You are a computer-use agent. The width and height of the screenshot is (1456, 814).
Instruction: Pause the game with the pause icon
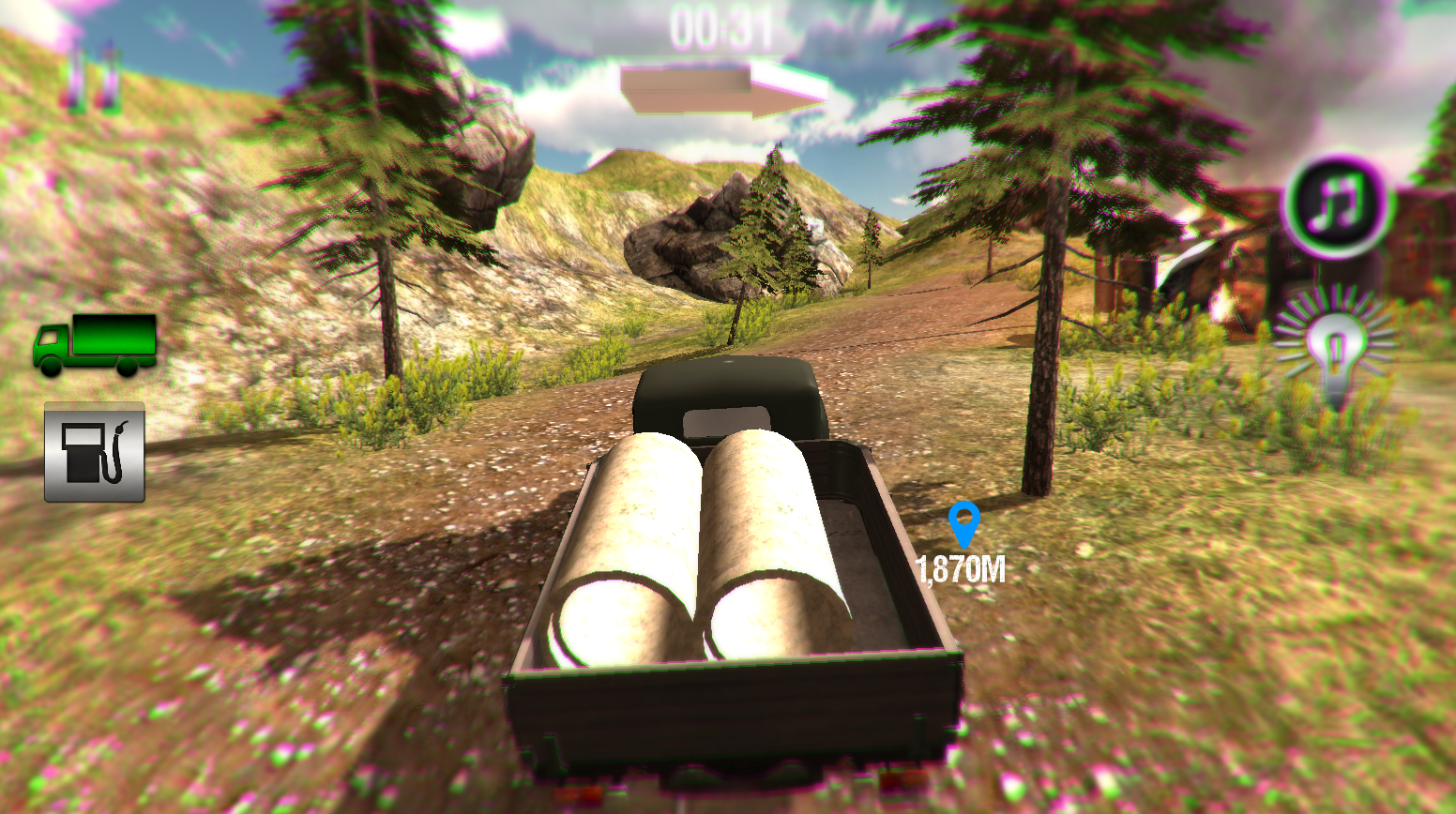[92, 75]
